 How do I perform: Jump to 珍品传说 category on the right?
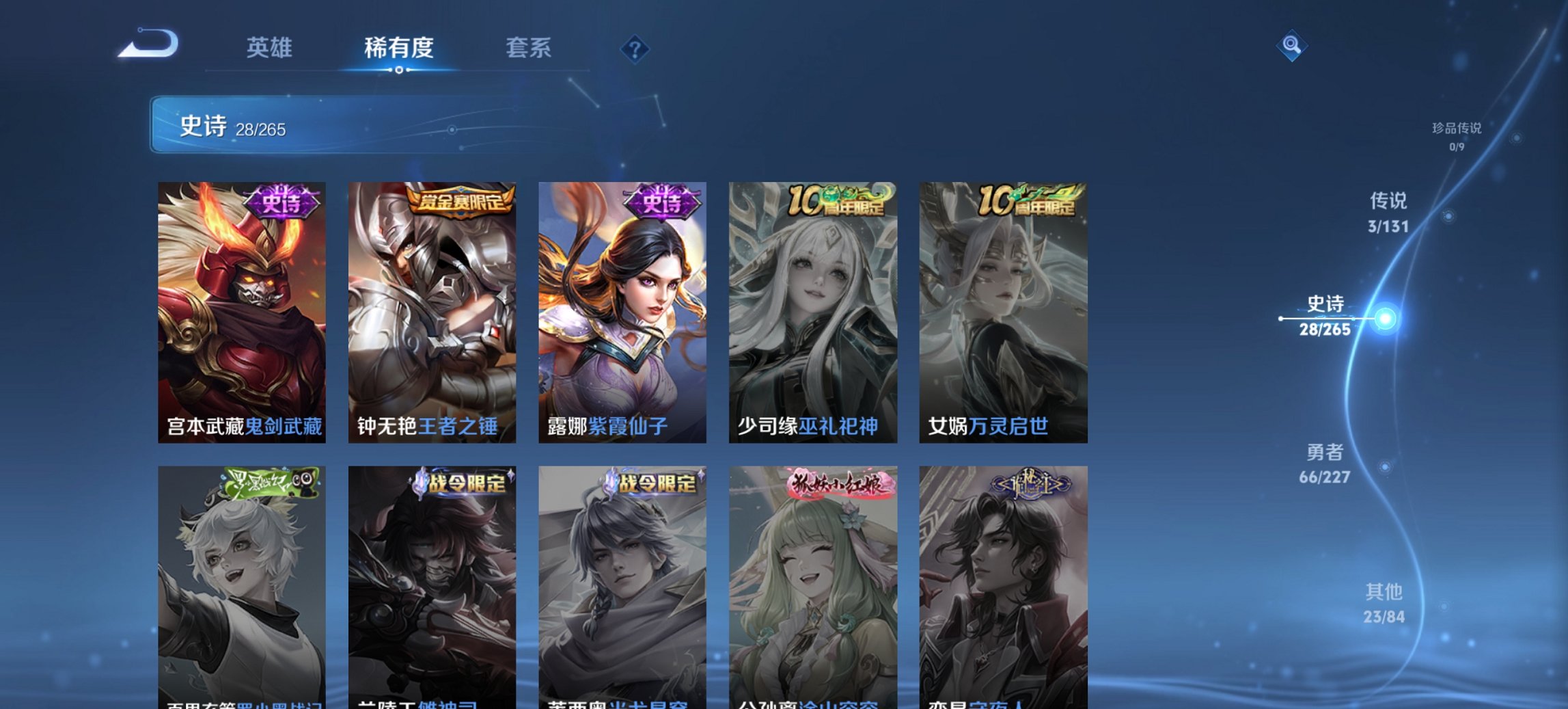click(x=1457, y=136)
